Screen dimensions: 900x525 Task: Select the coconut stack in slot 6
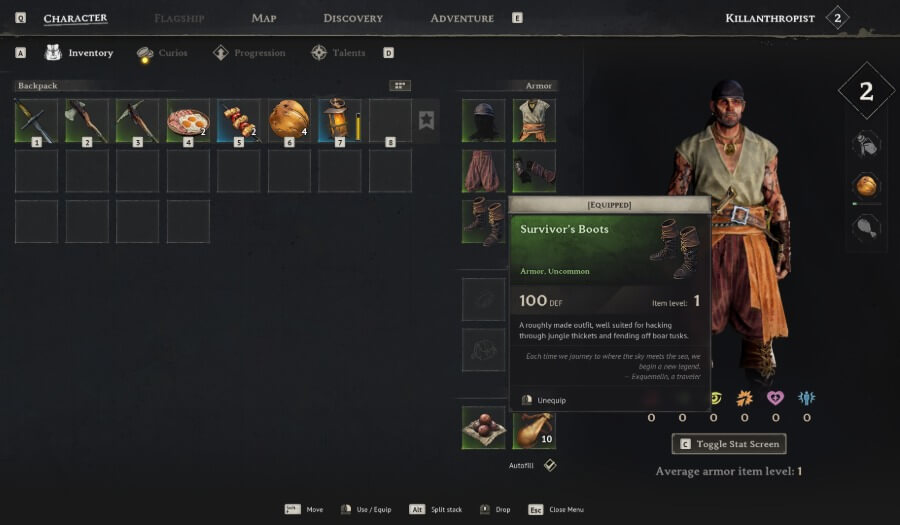point(289,120)
